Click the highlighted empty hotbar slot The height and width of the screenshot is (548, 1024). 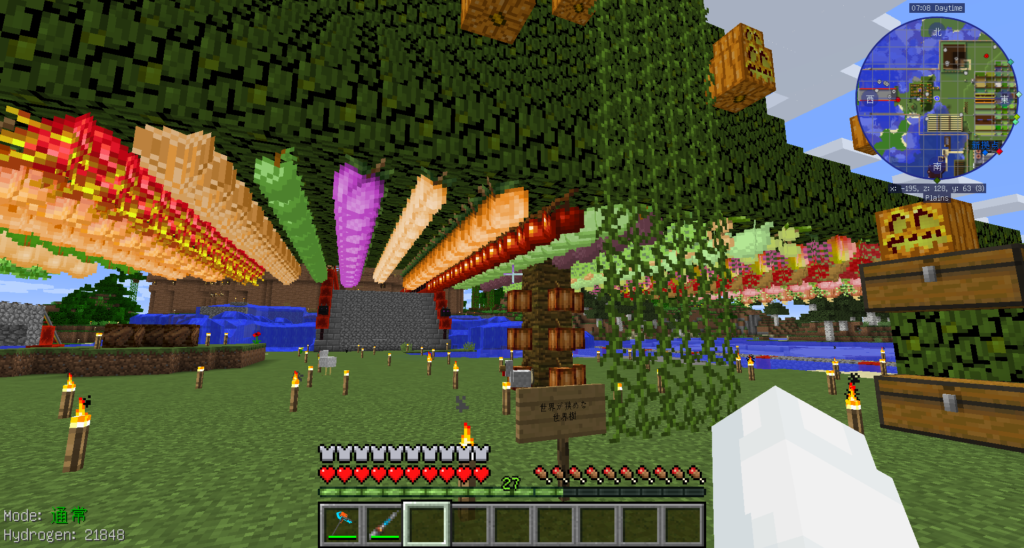click(x=425, y=523)
